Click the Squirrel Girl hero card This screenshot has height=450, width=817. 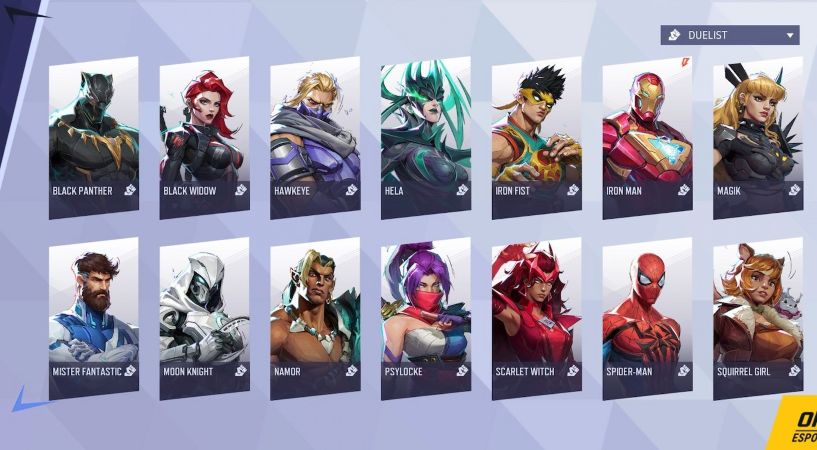(757, 317)
